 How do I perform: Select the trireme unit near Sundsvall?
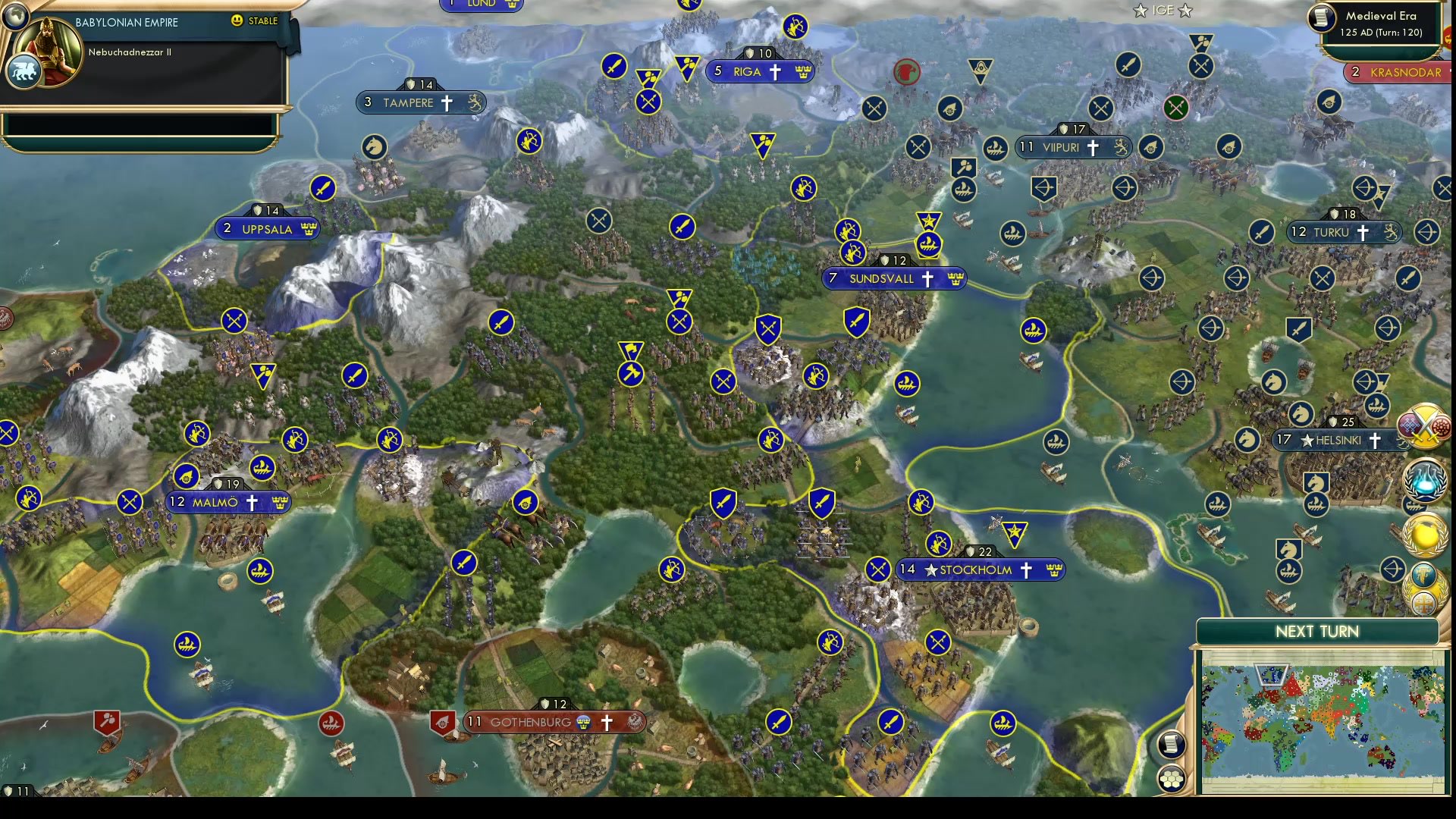click(x=929, y=245)
